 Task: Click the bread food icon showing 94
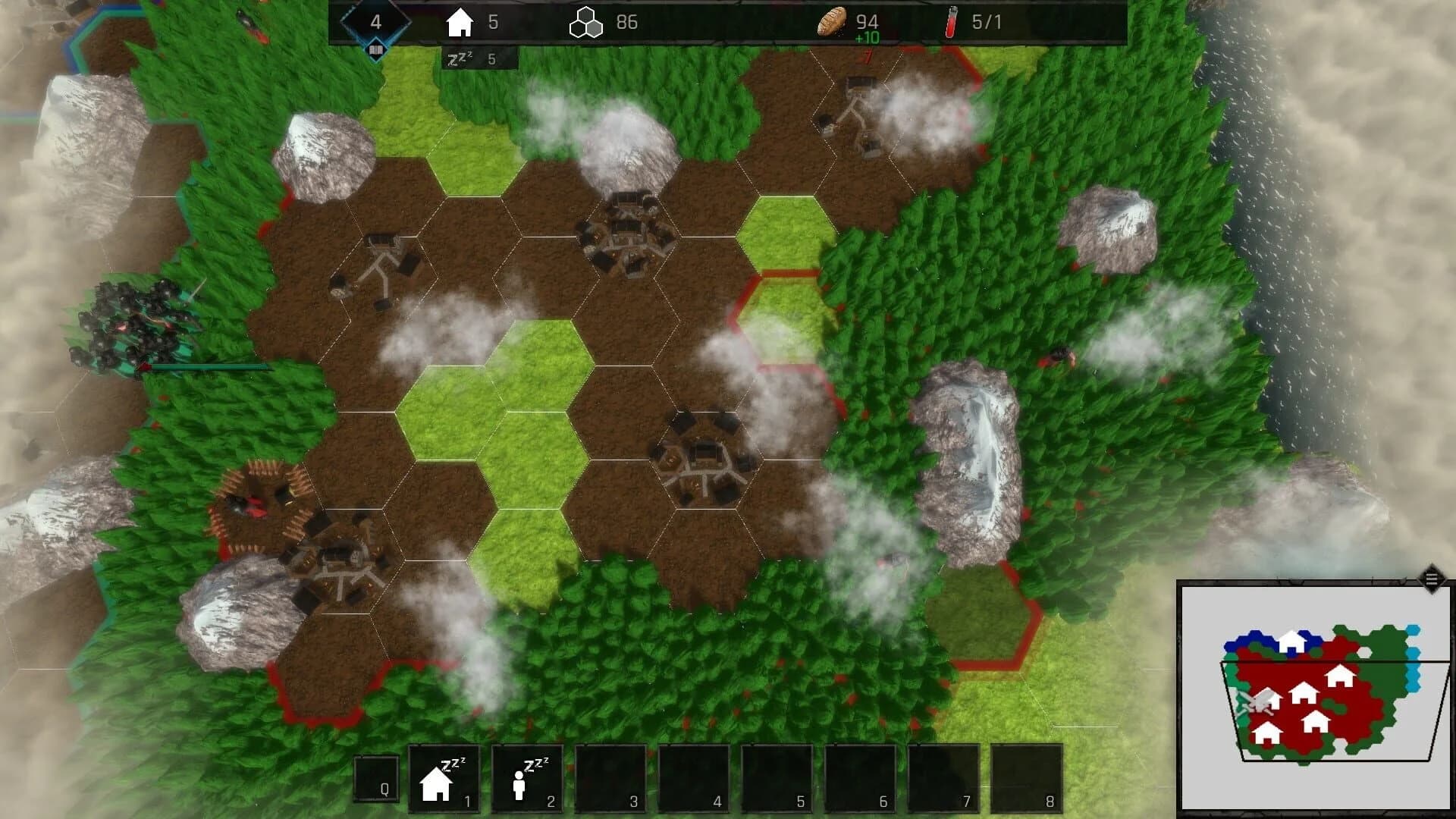[832, 22]
